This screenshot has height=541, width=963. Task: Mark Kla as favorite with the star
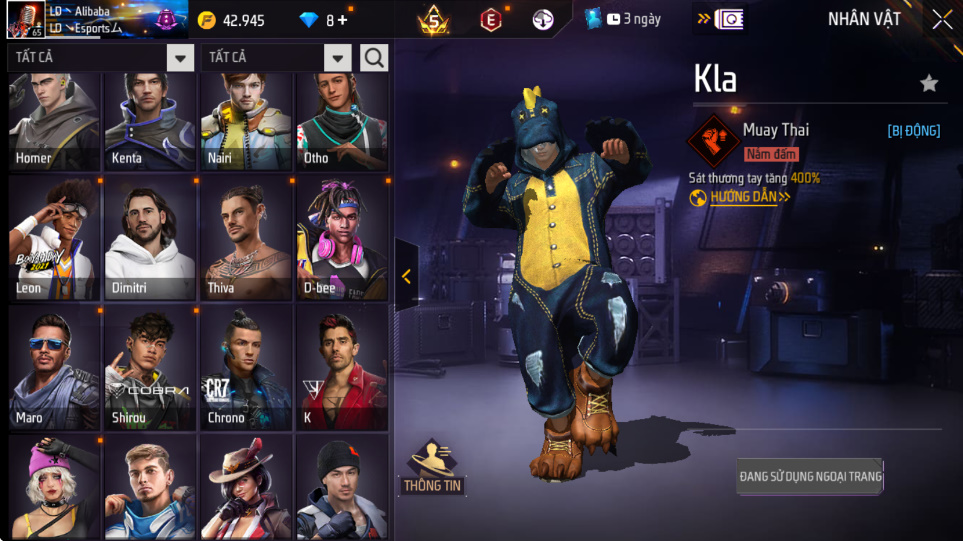929,83
